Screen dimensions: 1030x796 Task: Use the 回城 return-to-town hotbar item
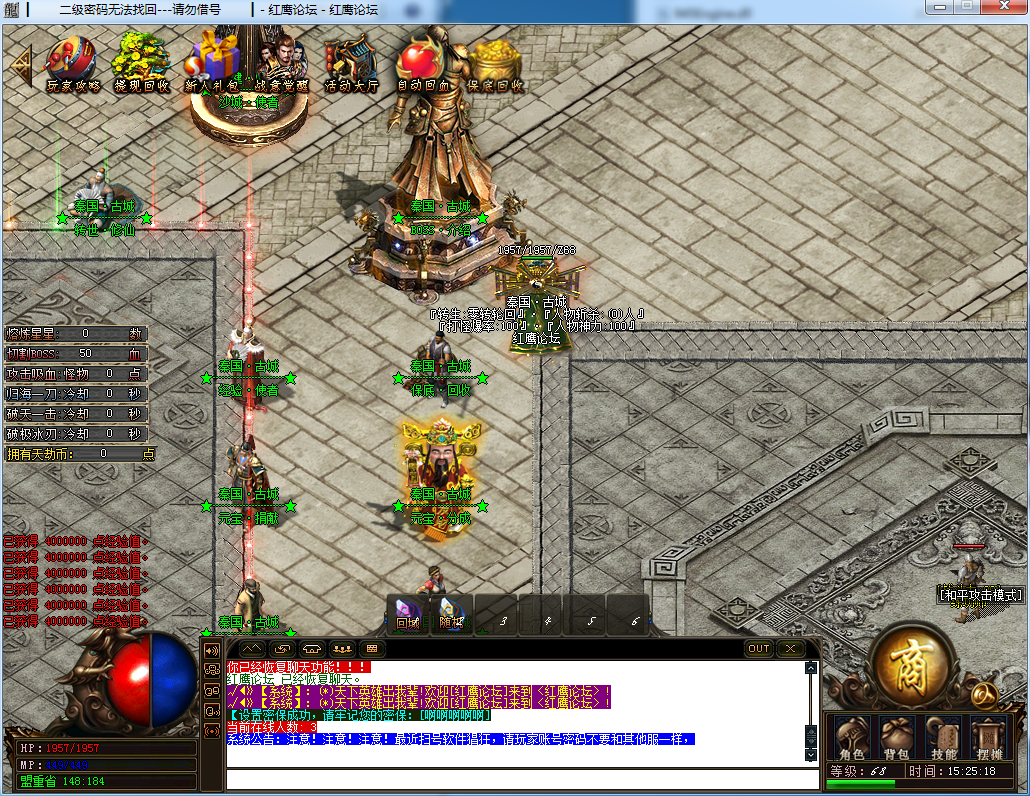[x=408, y=614]
